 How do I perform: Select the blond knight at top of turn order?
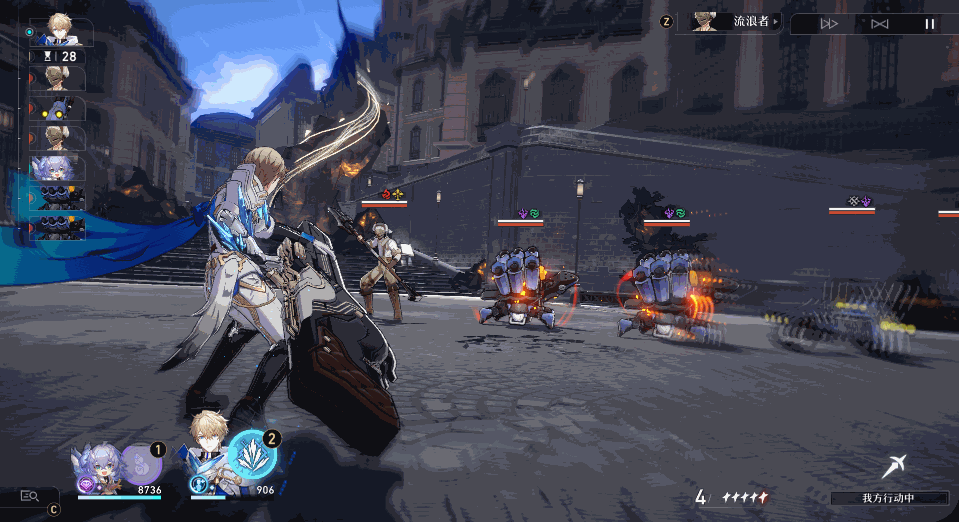pyautogui.click(x=62, y=31)
